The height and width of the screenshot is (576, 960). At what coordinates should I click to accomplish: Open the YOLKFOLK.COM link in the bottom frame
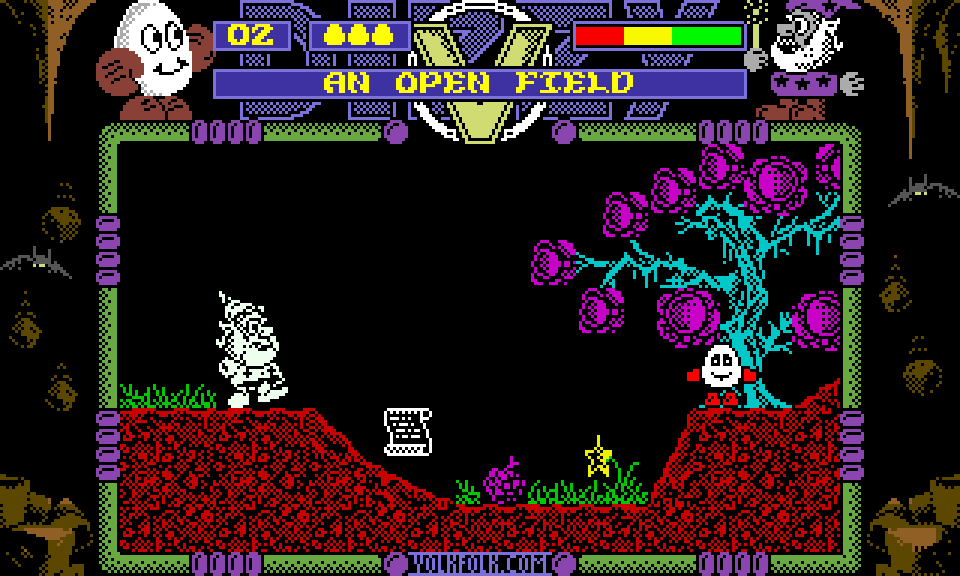[480, 564]
